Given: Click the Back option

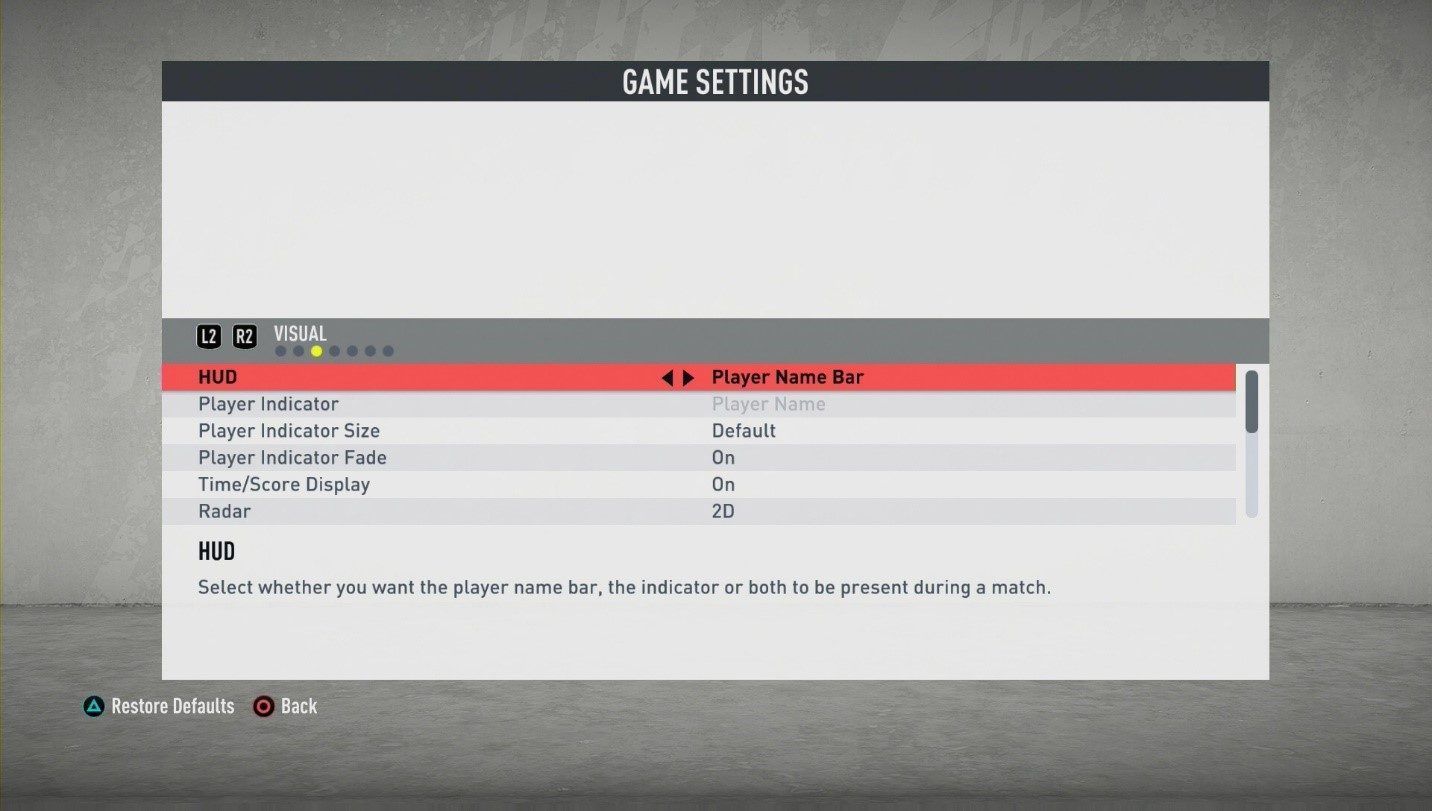Looking at the screenshot, I should [x=296, y=706].
